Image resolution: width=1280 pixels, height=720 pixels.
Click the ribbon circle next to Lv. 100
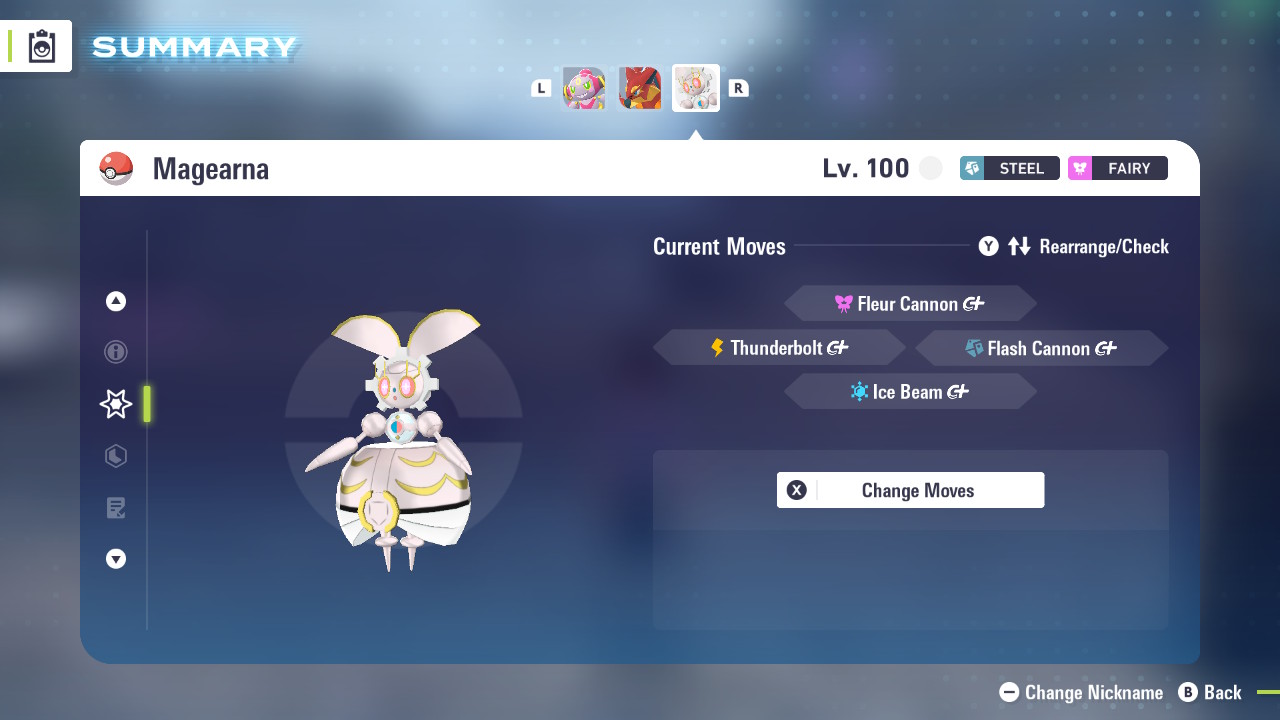click(930, 168)
